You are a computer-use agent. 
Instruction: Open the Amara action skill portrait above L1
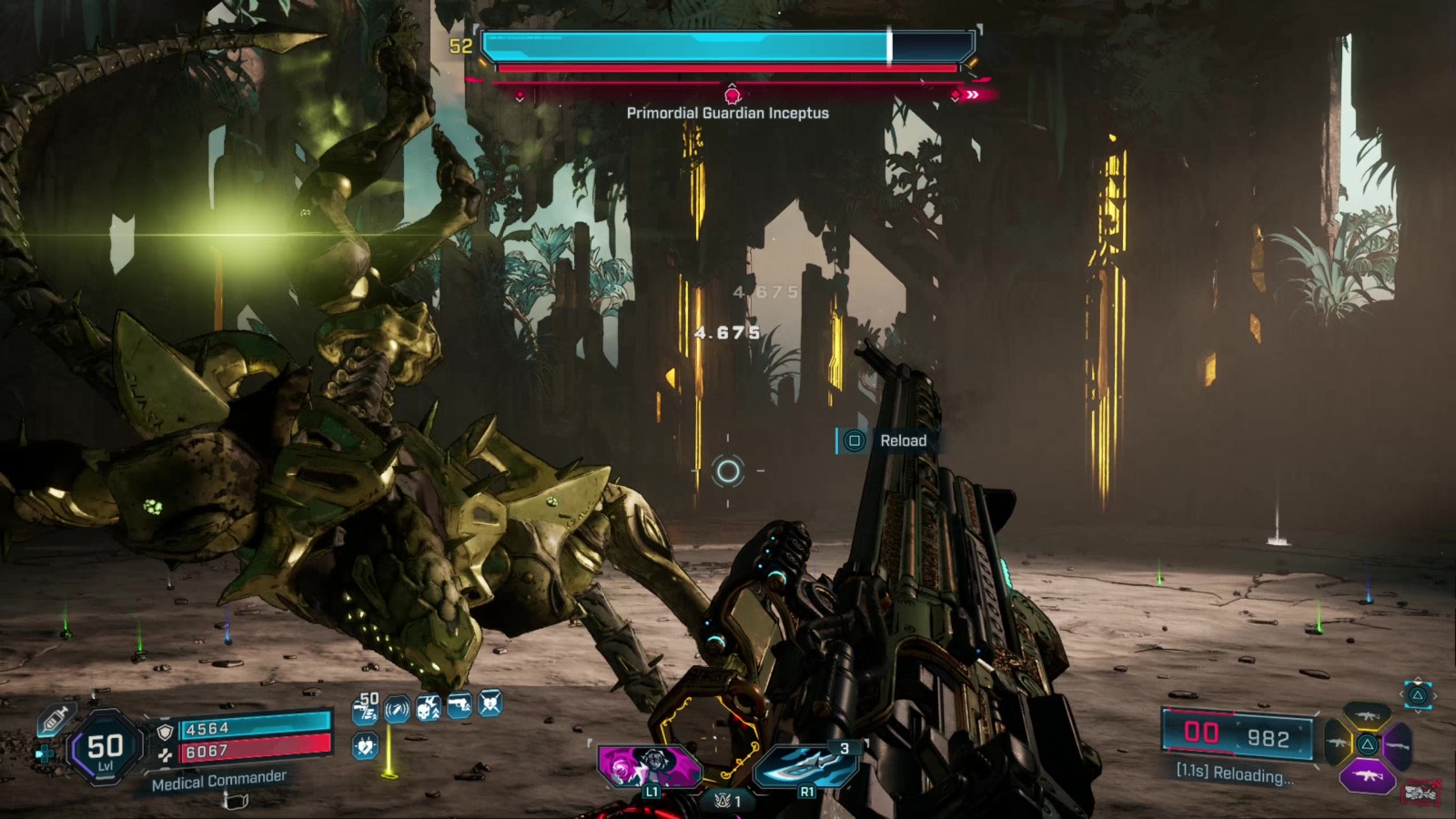pos(648,766)
